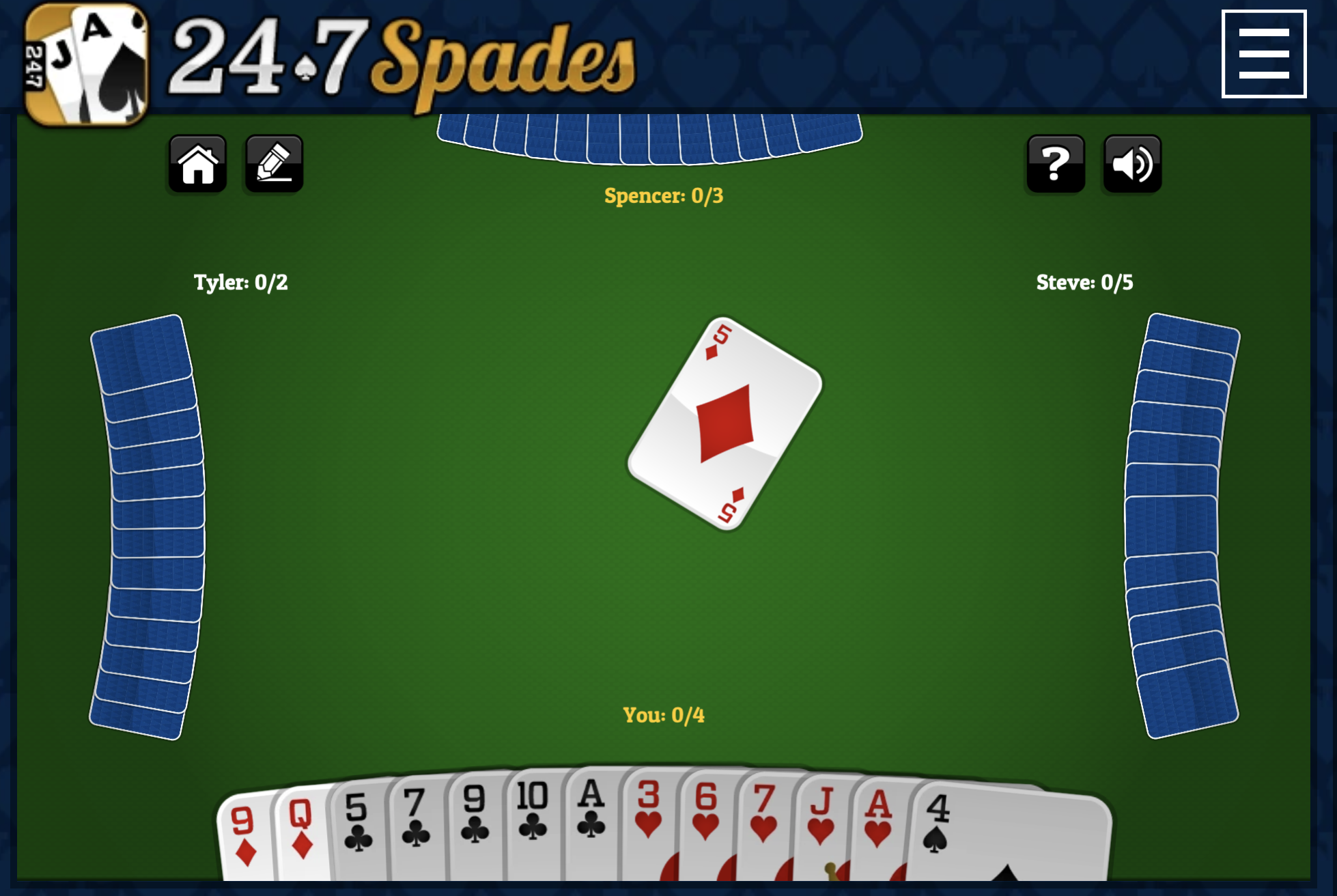Image resolution: width=1337 pixels, height=896 pixels.
Task: Open the help question mark icon
Action: [1056, 163]
